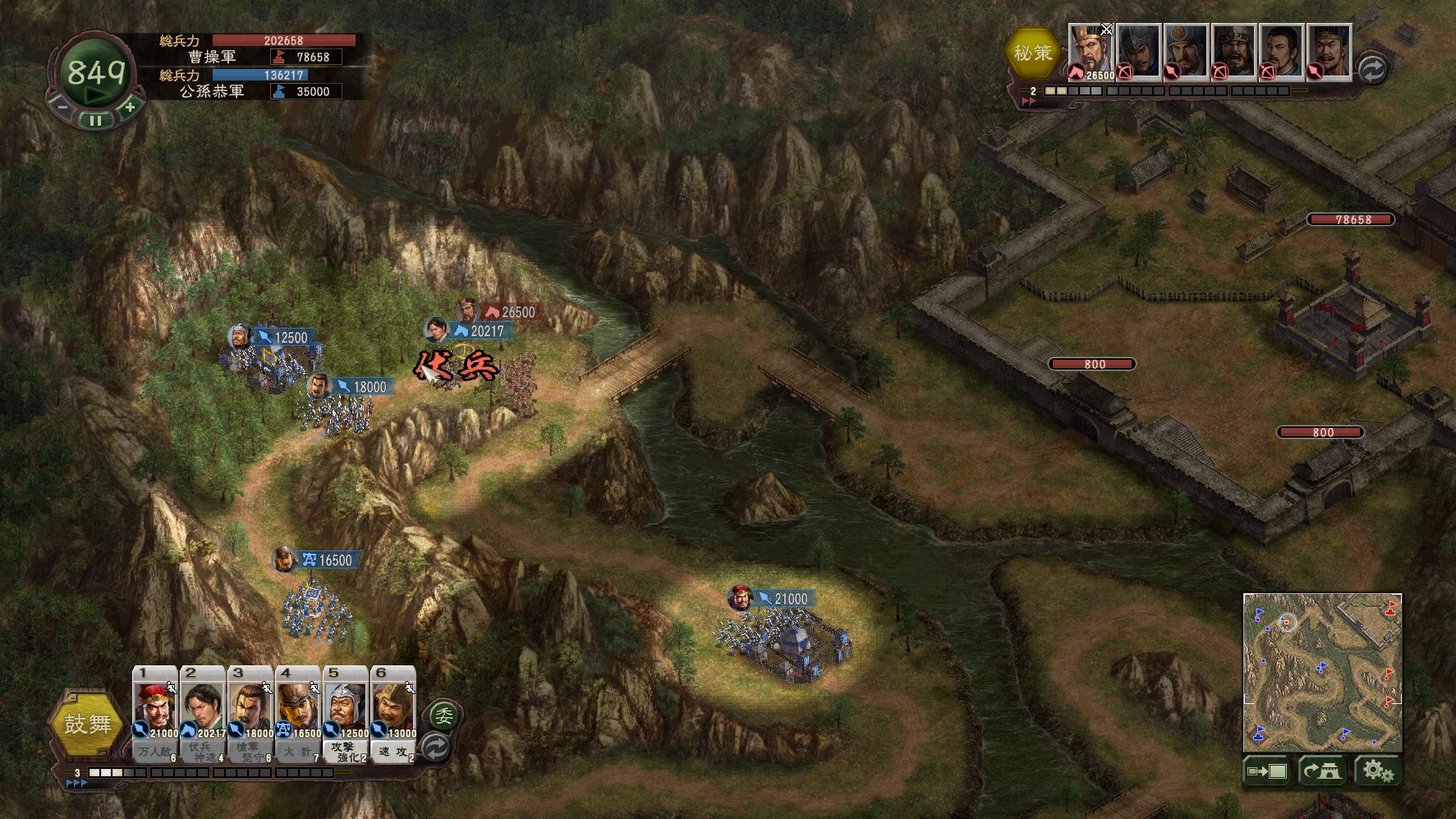Pause the battle timer

pyautogui.click(x=96, y=120)
